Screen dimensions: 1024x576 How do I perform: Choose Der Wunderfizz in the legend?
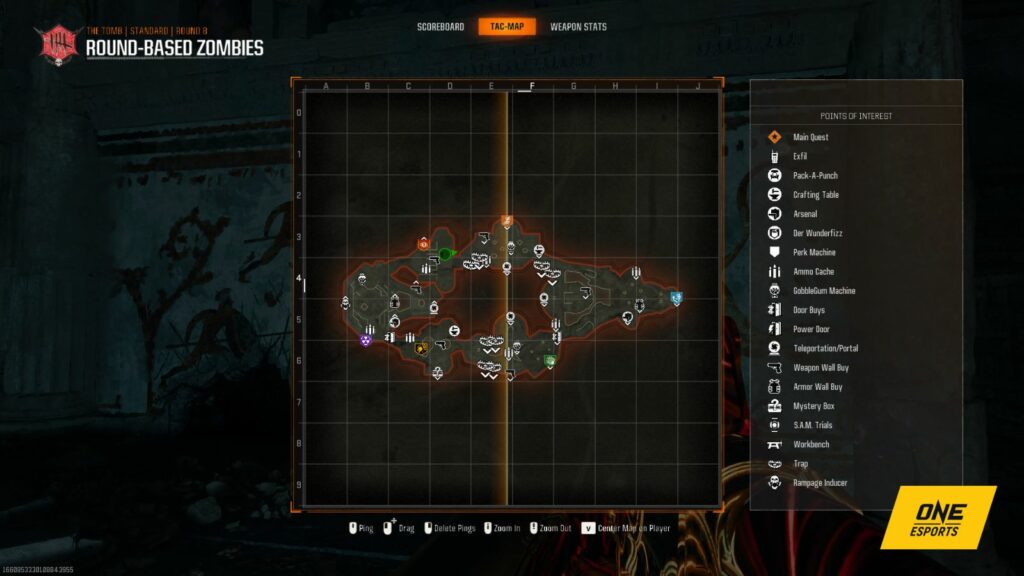tap(813, 233)
